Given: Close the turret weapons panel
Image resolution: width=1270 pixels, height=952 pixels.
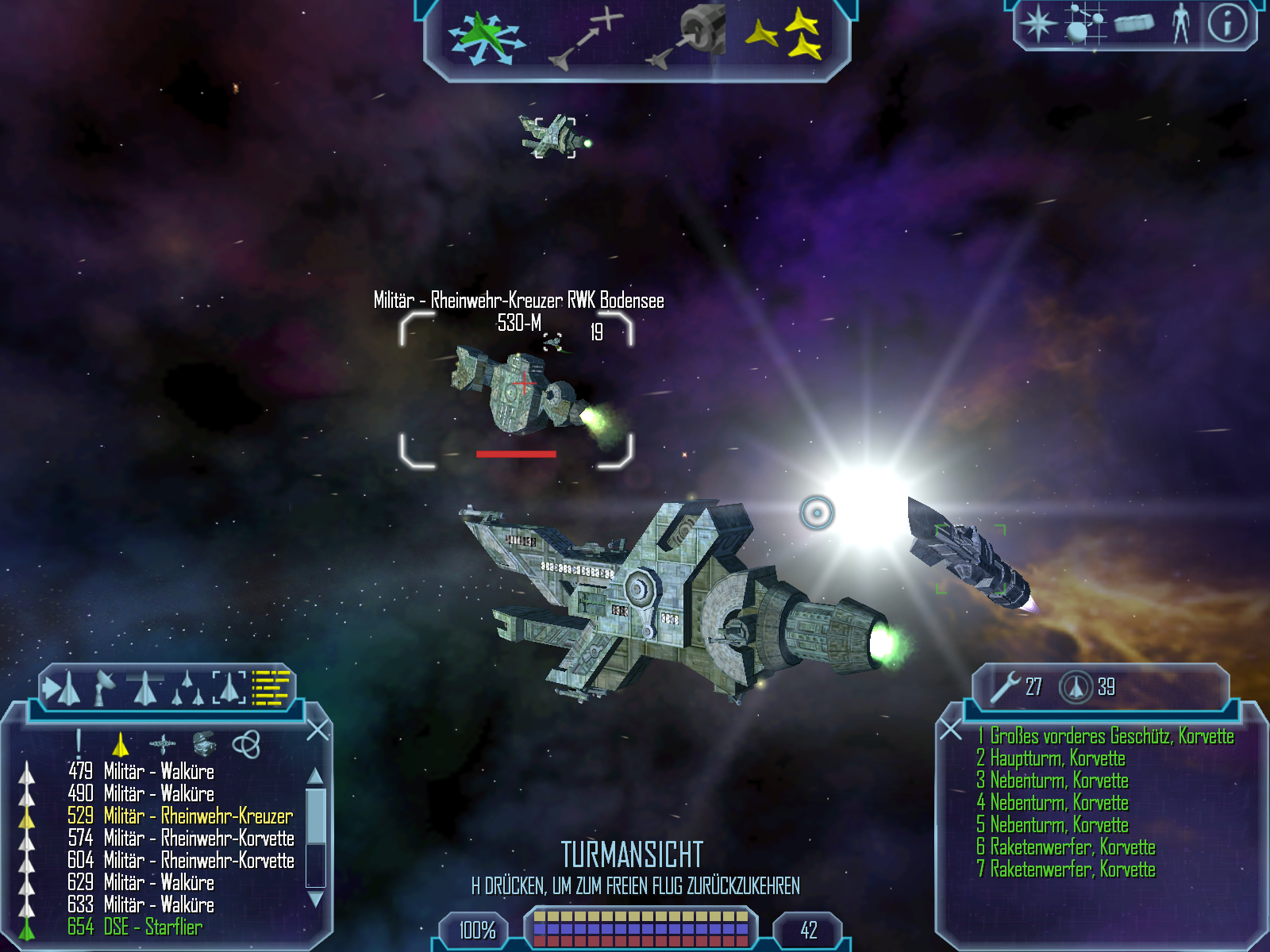Looking at the screenshot, I should (x=951, y=729).
